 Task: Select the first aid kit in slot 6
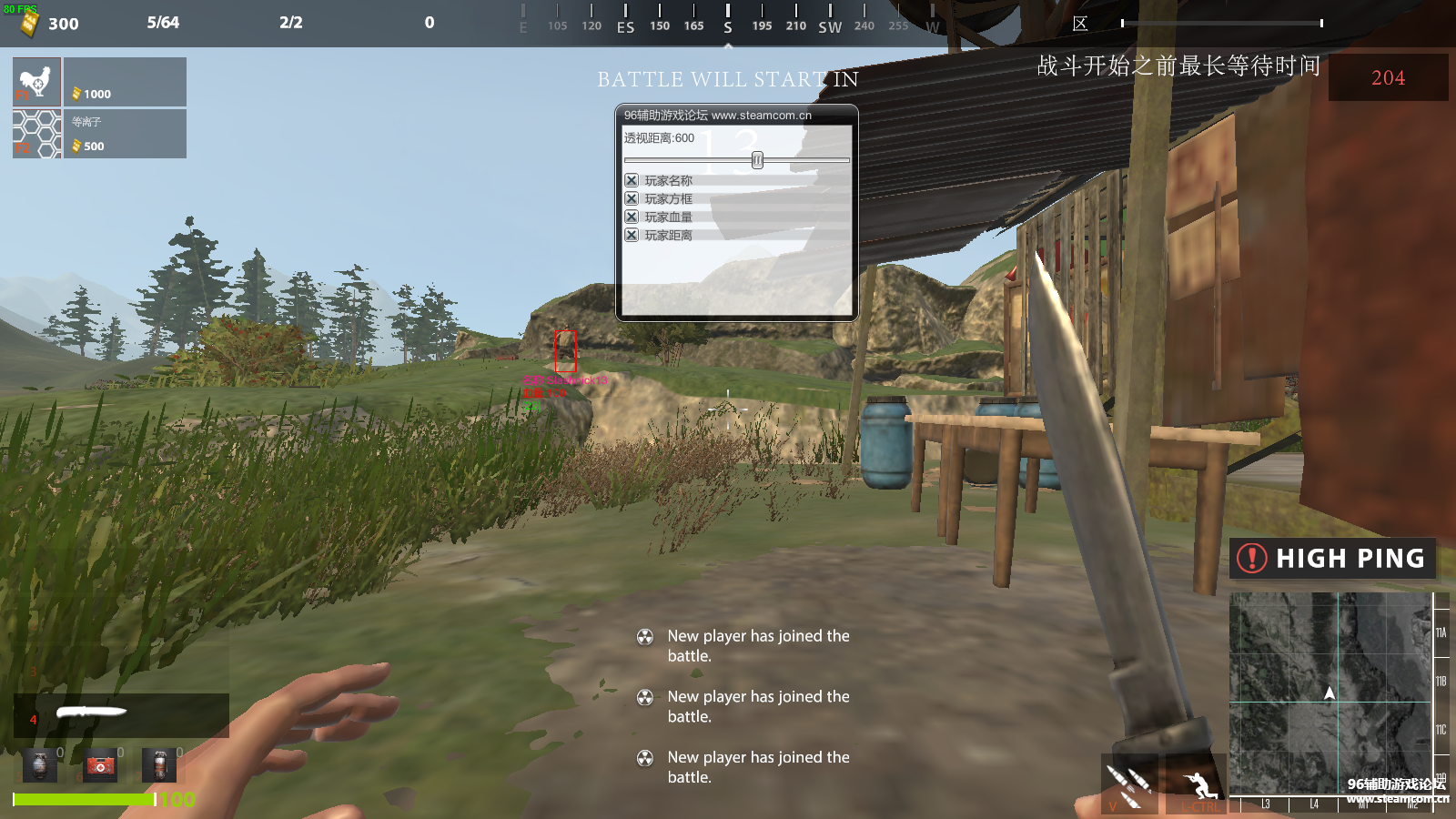(x=100, y=765)
